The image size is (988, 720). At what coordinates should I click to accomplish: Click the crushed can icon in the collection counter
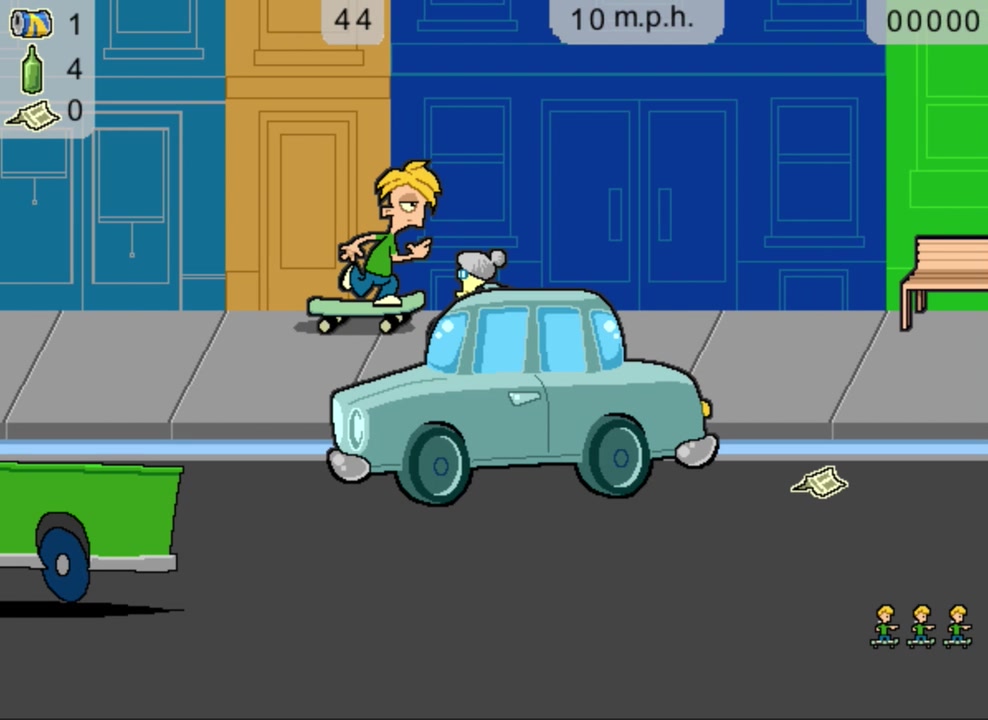(31, 23)
